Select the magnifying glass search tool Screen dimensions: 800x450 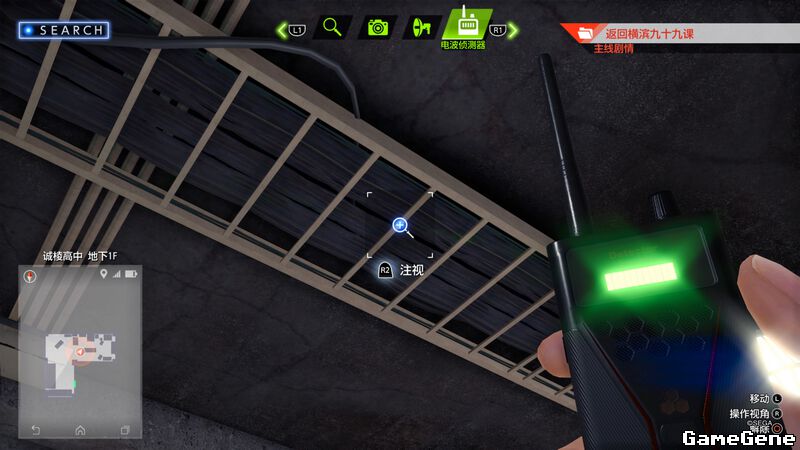(x=332, y=27)
